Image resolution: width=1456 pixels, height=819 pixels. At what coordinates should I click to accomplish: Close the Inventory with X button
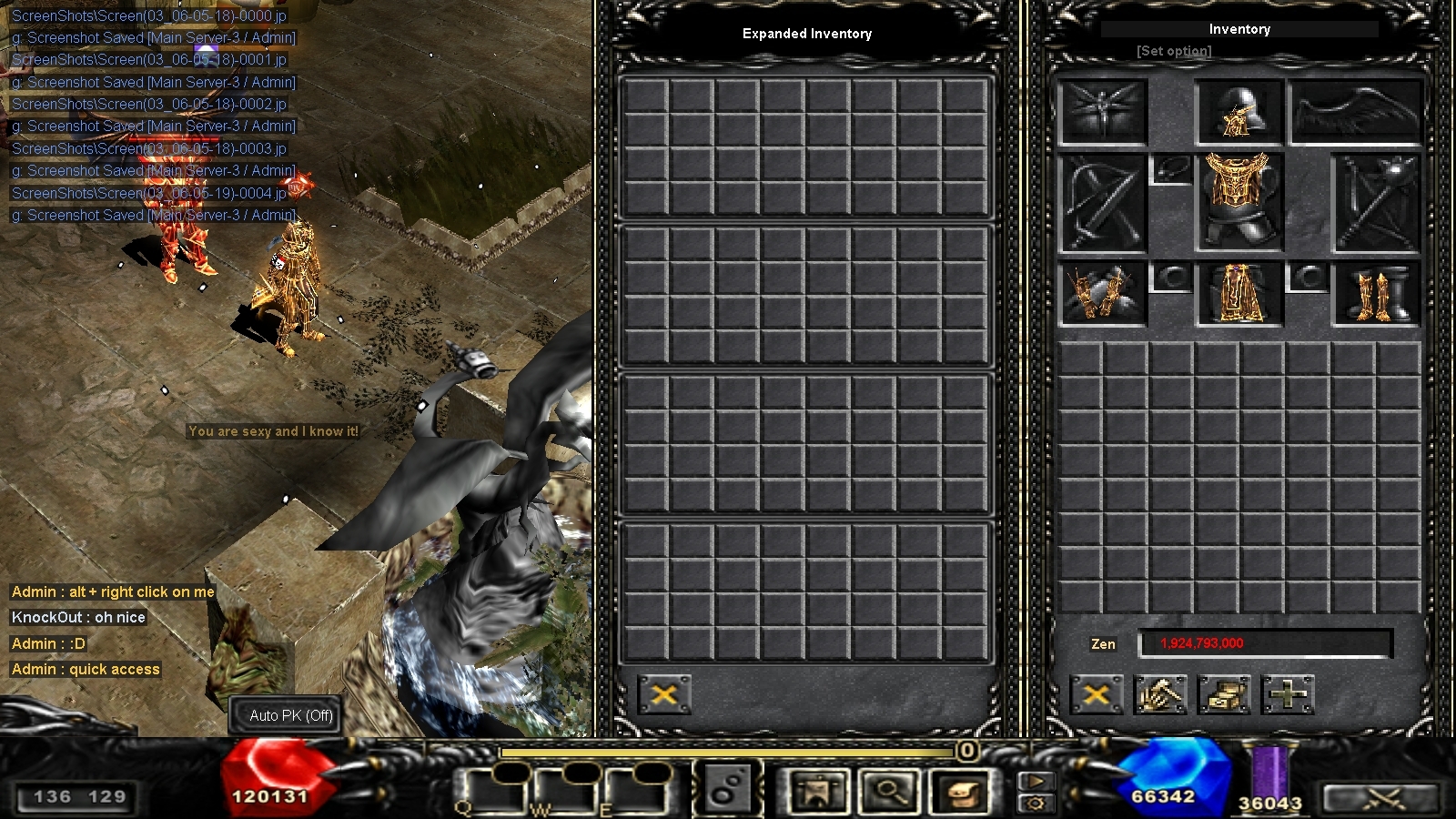pos(1097,694)
